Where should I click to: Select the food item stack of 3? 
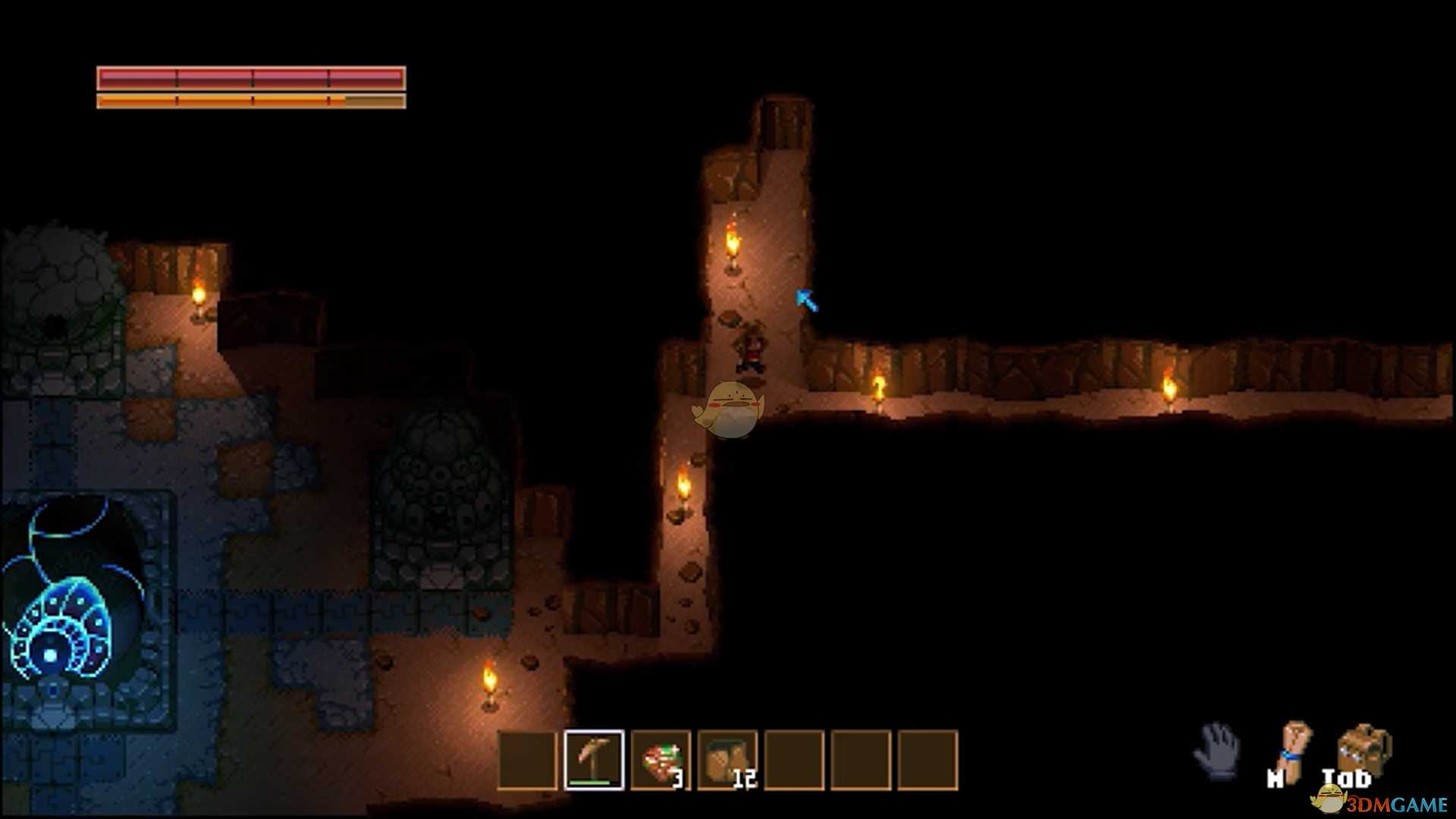[x=661, y=760]
